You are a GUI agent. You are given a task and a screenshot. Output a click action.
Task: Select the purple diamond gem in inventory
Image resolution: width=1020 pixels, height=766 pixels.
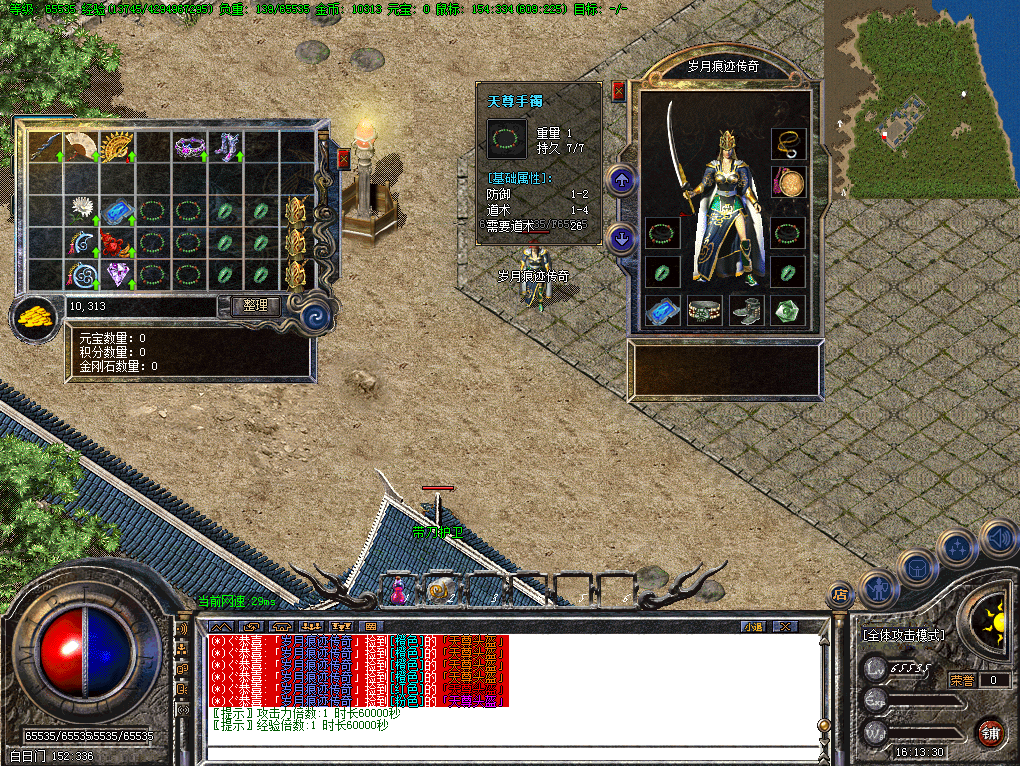click(x=116, y=272)
